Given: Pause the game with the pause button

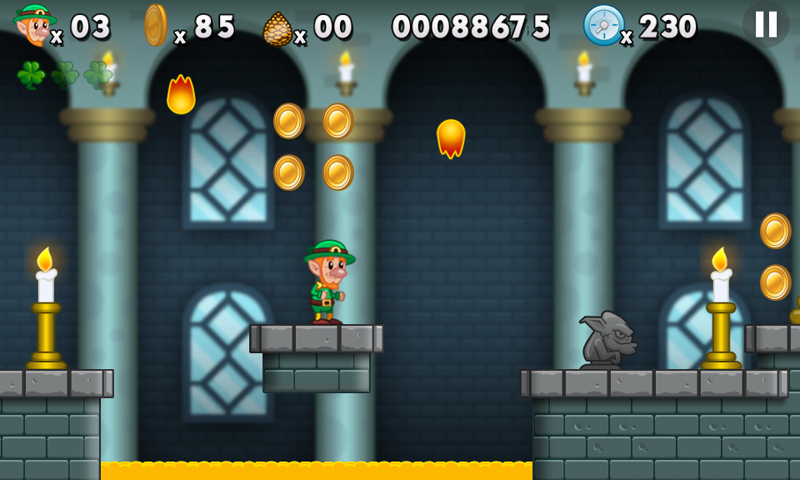Looking at the screenshot, I should (766, 25).
